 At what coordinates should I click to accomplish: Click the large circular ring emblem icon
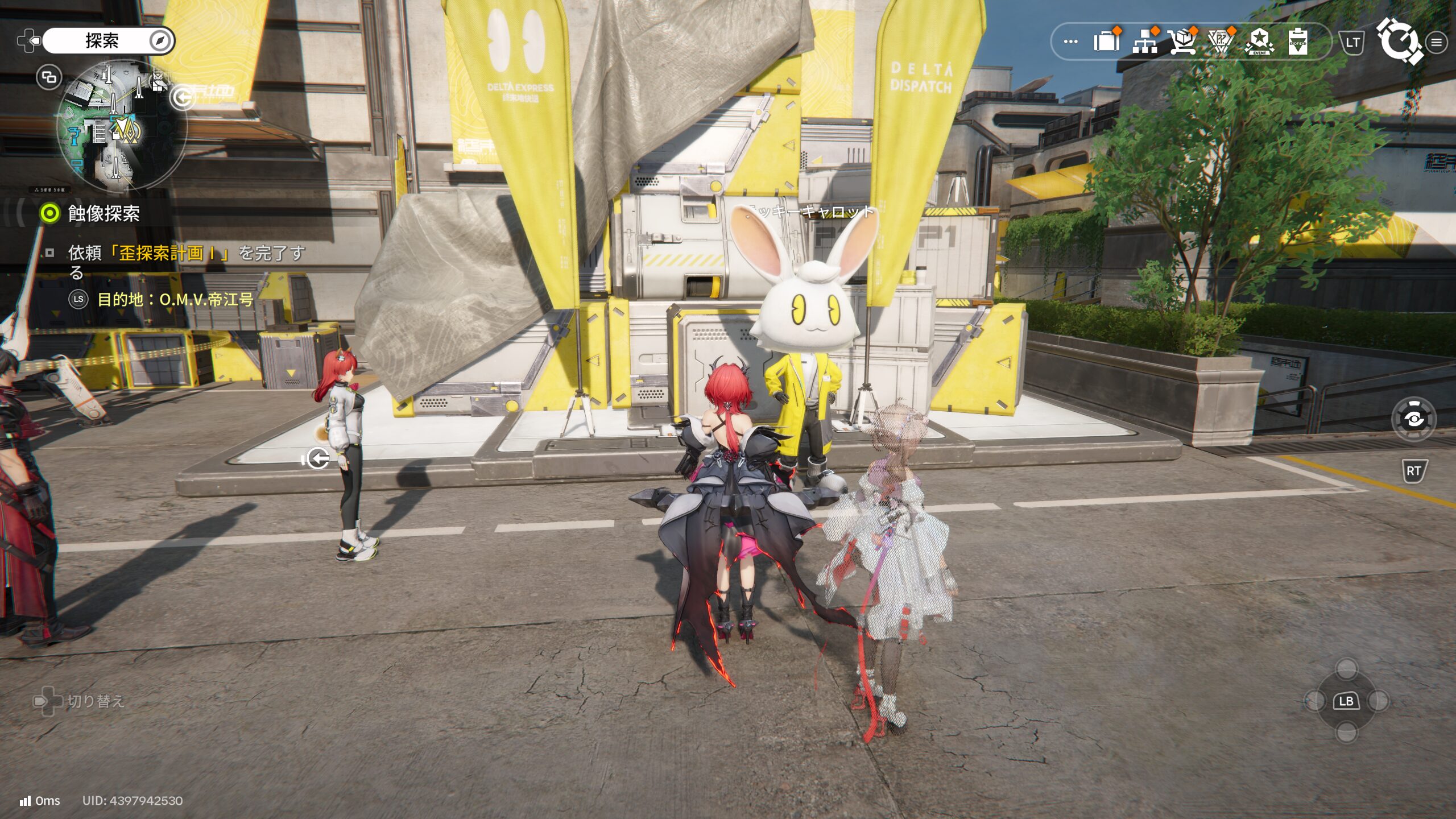[1399, 41]
